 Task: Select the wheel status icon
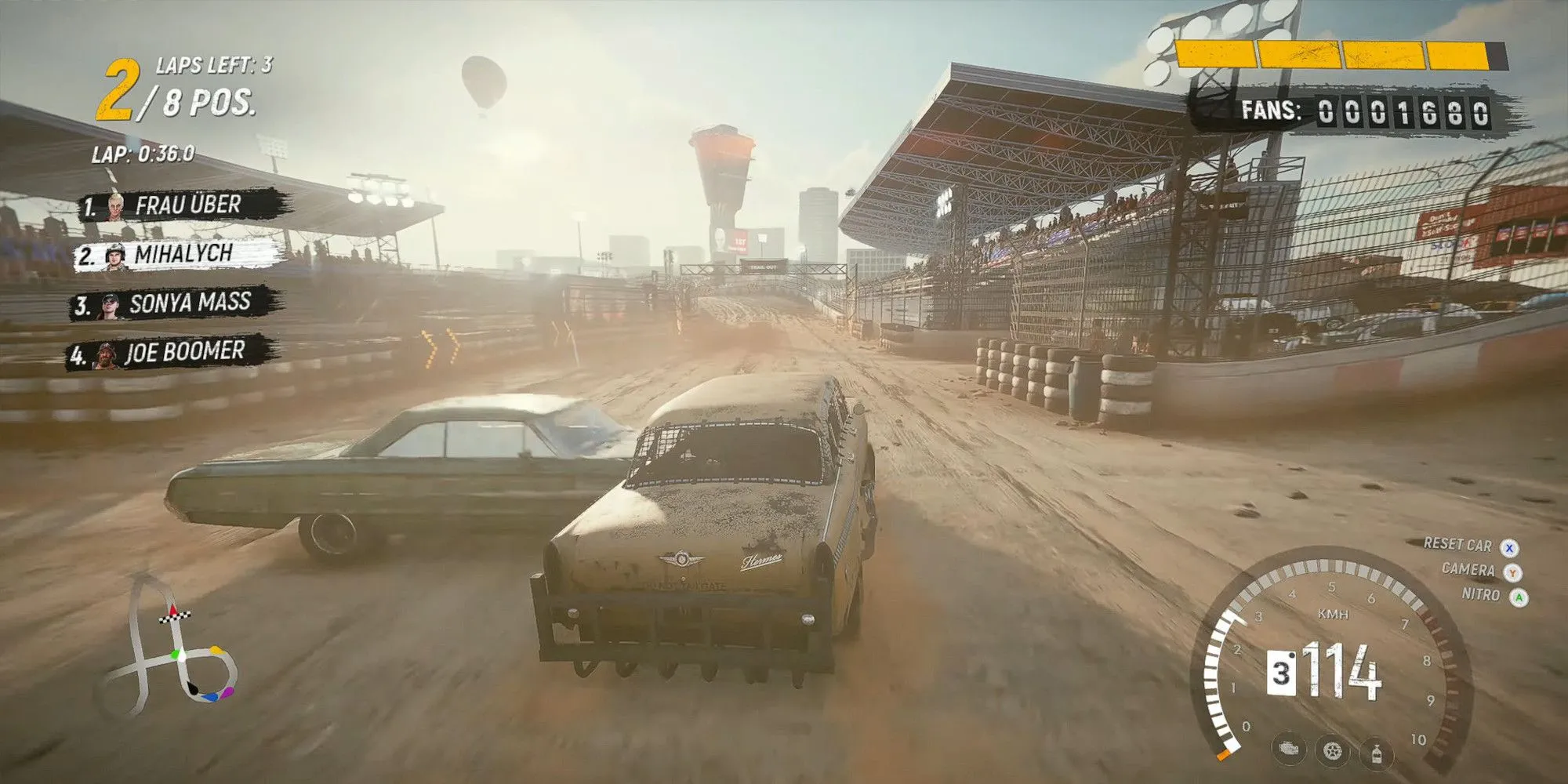pyautogui.click(x=1331, y=751)
